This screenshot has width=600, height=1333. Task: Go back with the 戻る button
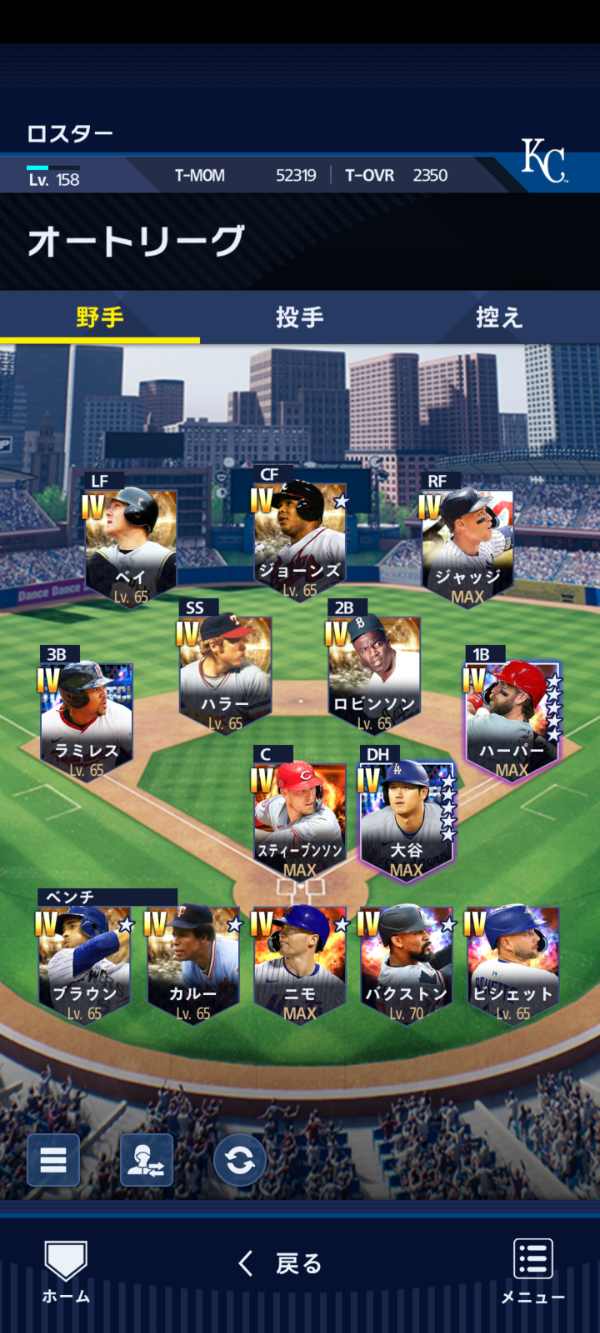[281, 1264]
